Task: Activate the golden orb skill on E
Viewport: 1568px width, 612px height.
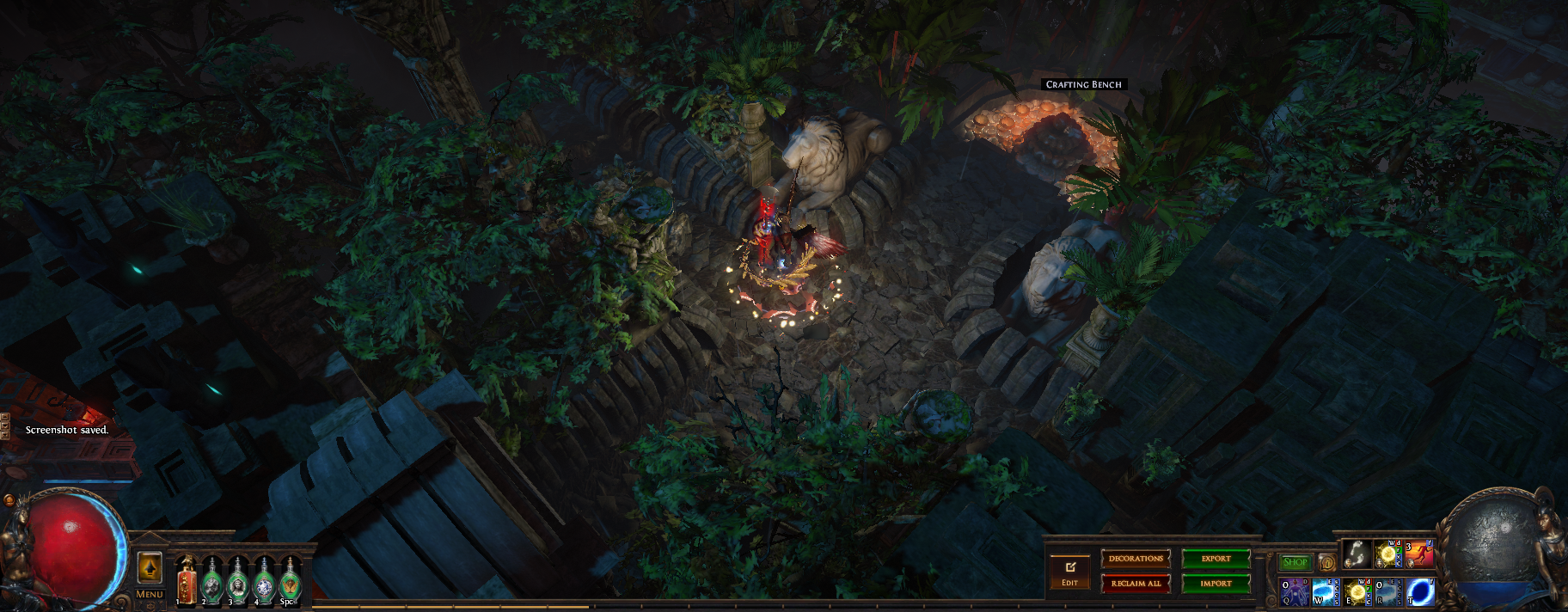Action: click(1357, 592)
